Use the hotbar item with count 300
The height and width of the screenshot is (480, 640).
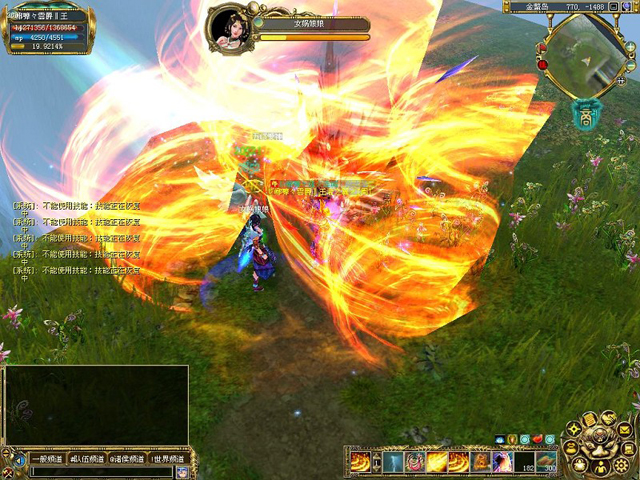[x=546, y=462]
